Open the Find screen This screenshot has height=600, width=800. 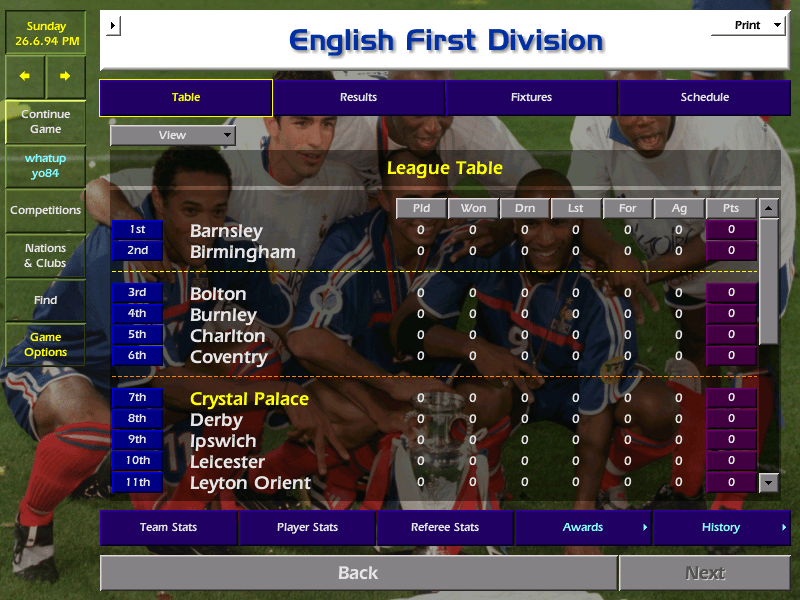45,300
